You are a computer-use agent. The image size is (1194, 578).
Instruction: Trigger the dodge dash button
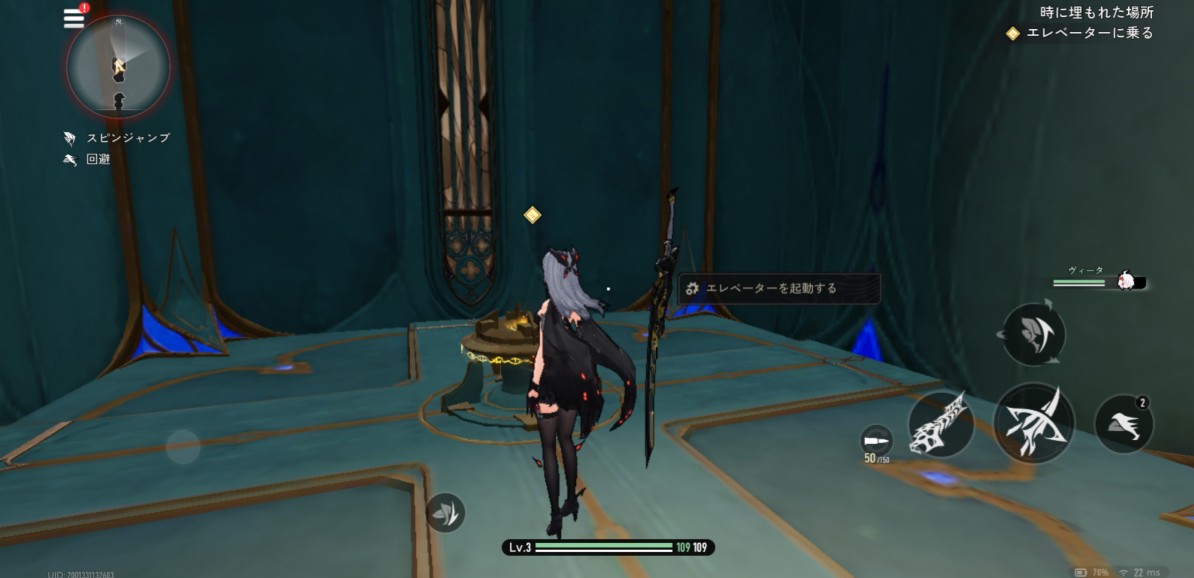(1124, 423)
